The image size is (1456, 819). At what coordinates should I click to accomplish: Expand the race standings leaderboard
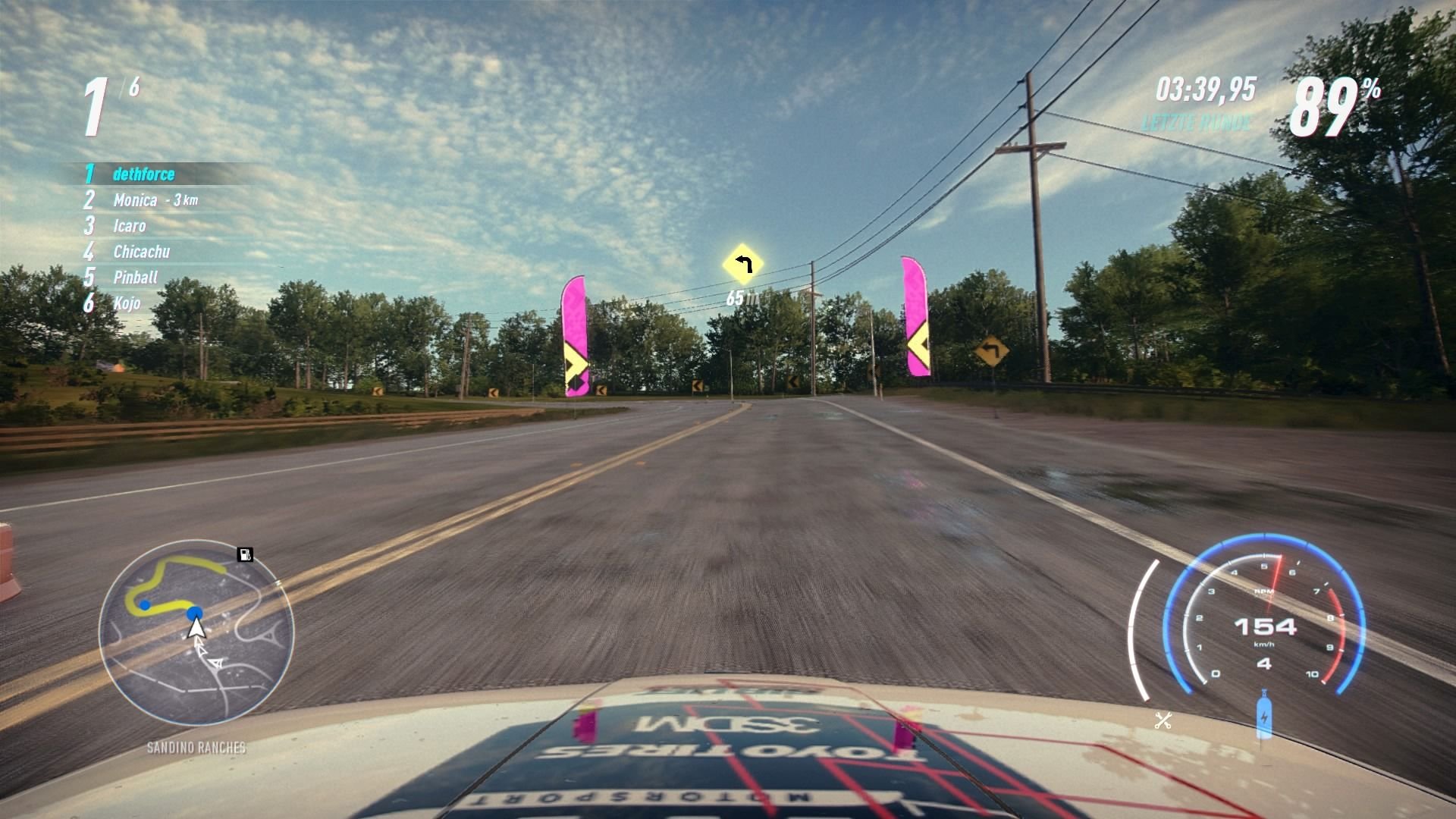tap(152, 239)
